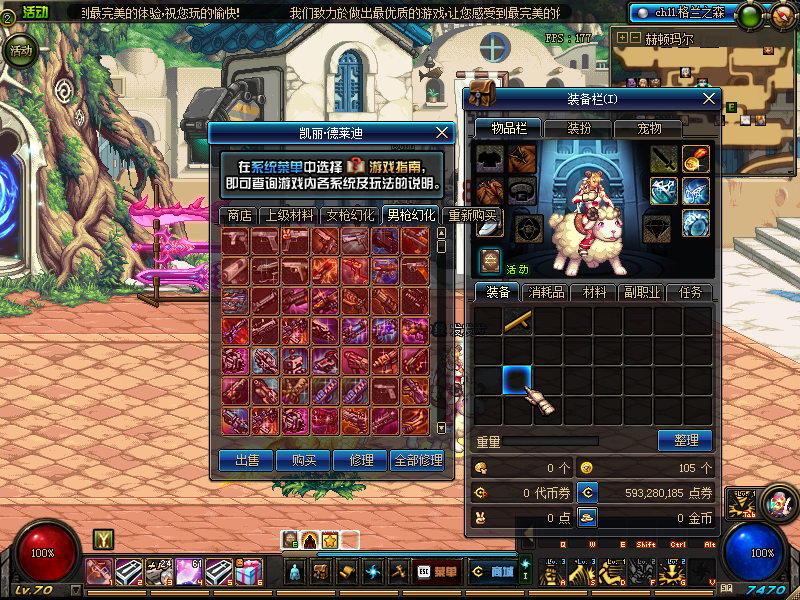The width and height of the screenshot is (800, 600).
Task: Click the 活动 event button at top-left
Action: [20, 50]
